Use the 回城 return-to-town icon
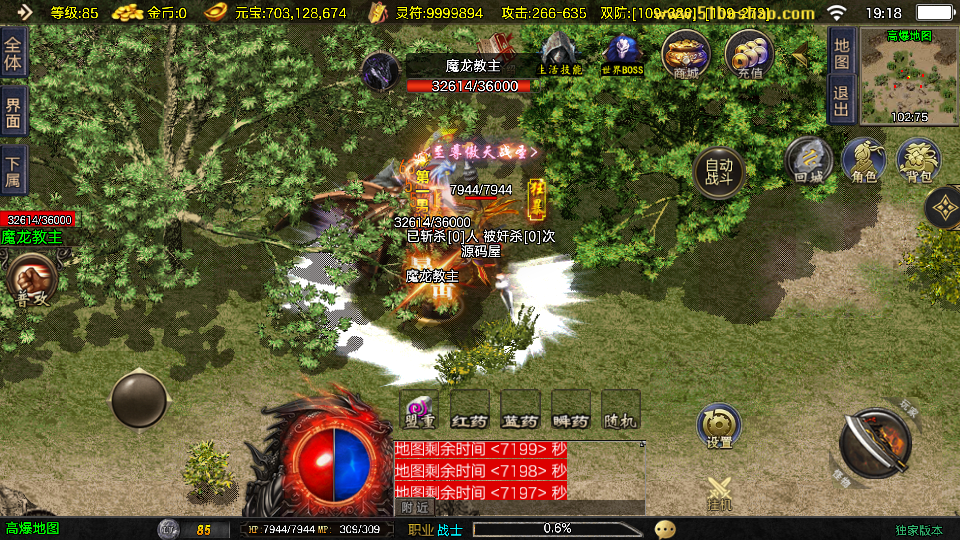Viewport: 960px width, 540px height. pos(808,161)
